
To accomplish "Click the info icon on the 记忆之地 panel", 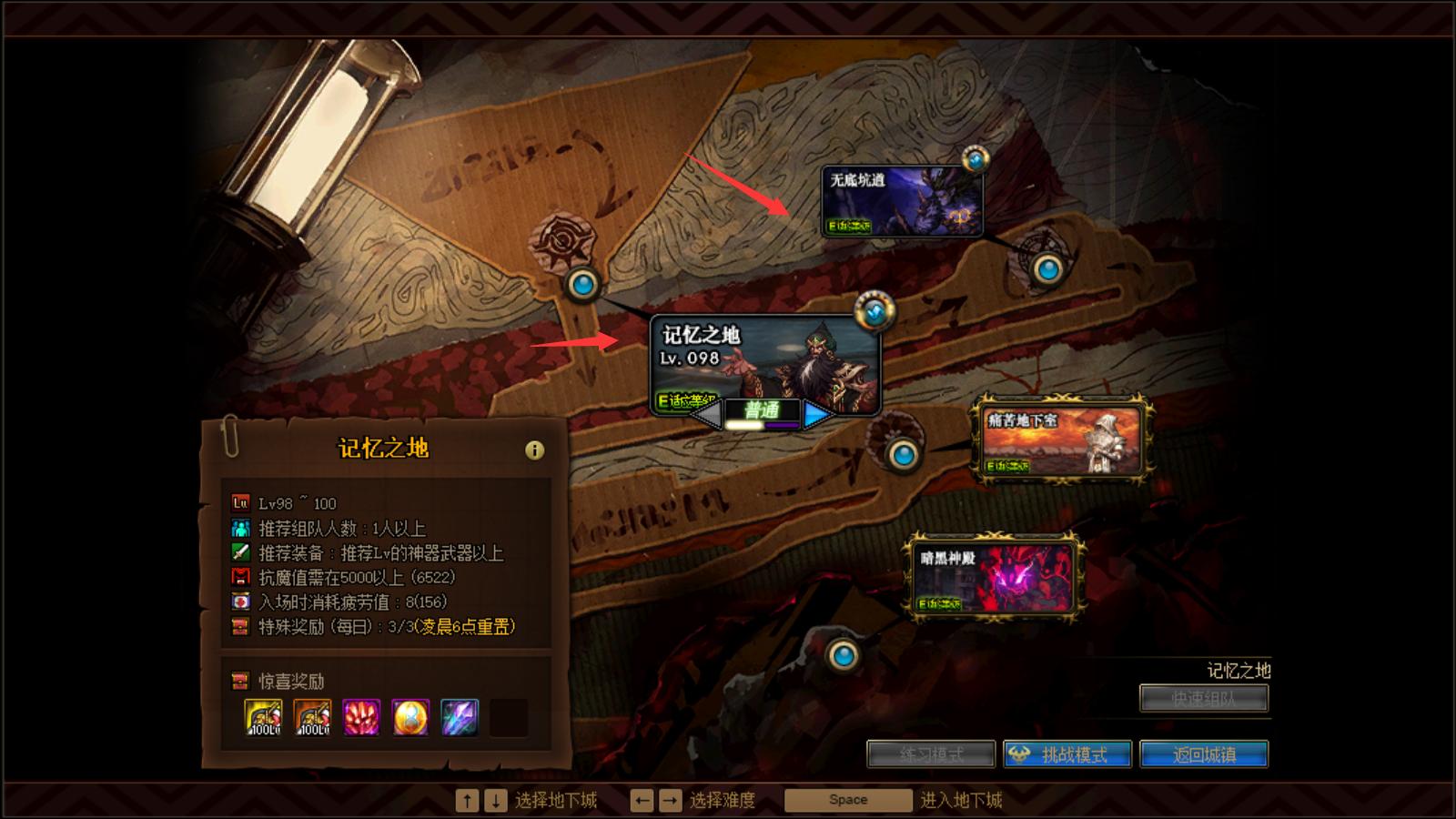I will click(x=535, y=447).
